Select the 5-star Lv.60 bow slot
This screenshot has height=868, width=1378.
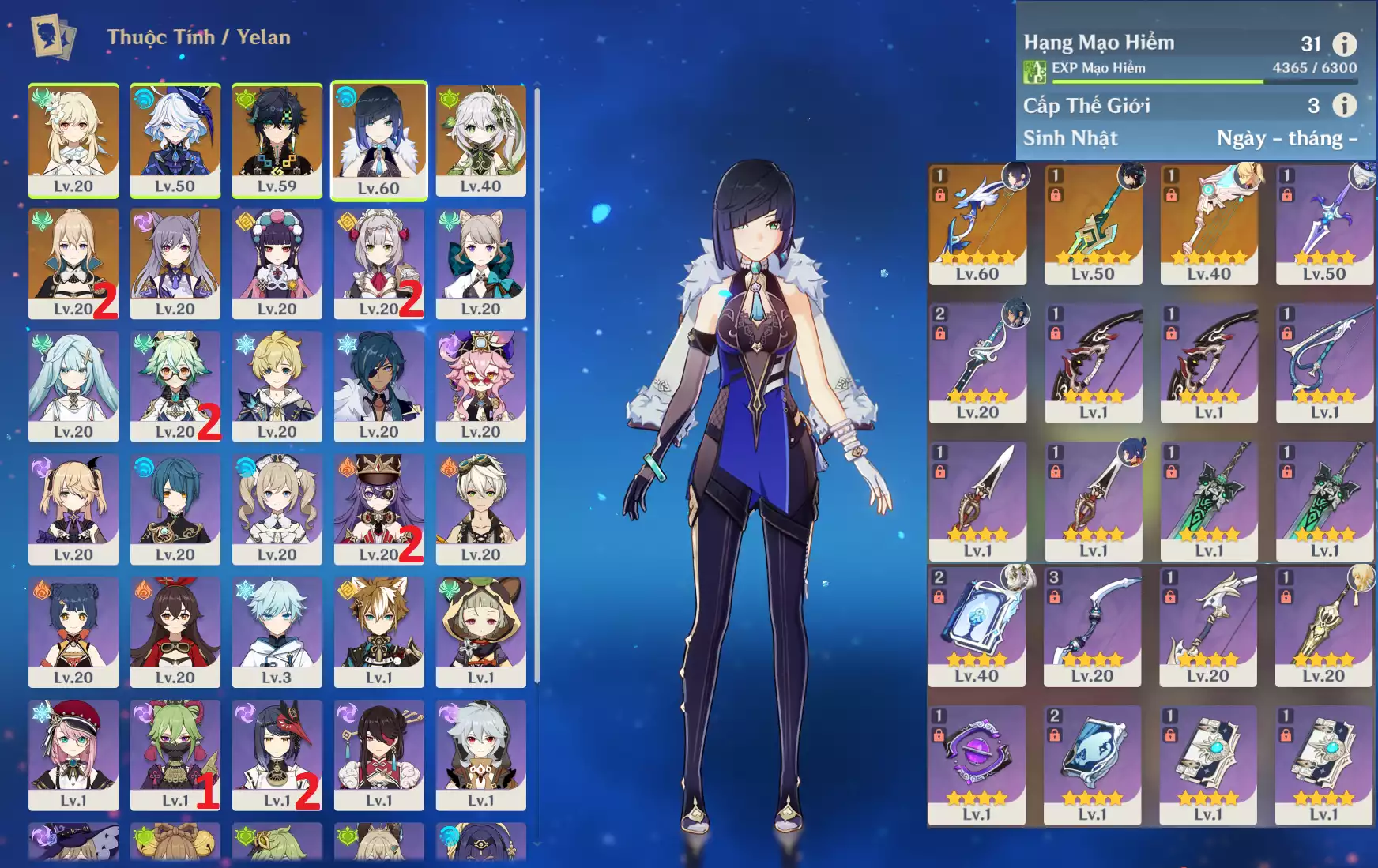(x=977, y=224)
